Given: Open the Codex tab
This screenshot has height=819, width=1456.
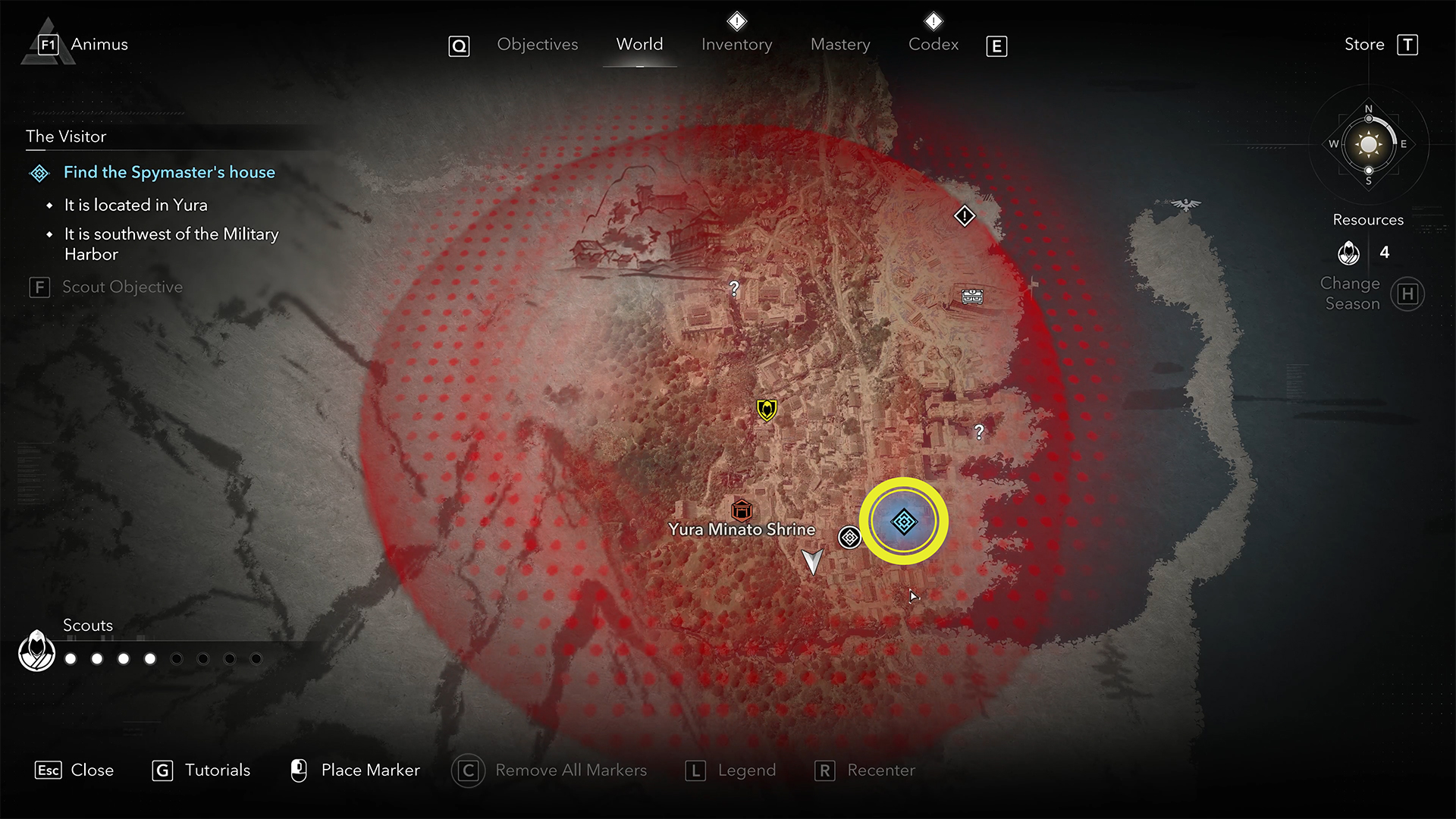Looking at the screenshot, I should pyautogui.click(x=934, y=45).
